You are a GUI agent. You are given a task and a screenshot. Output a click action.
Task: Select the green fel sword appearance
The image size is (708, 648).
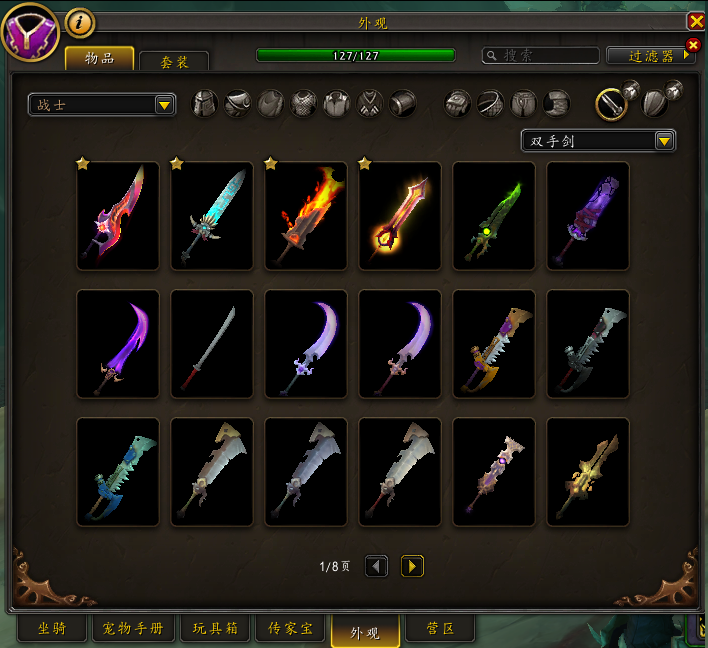coord(494,216)
